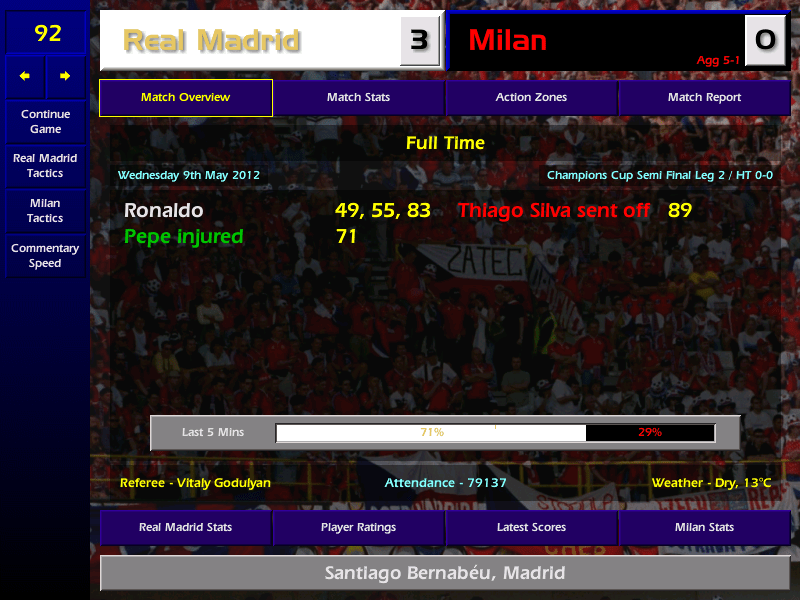
Task: Switch to the Match Stats tab
Action: coord(358,98)
